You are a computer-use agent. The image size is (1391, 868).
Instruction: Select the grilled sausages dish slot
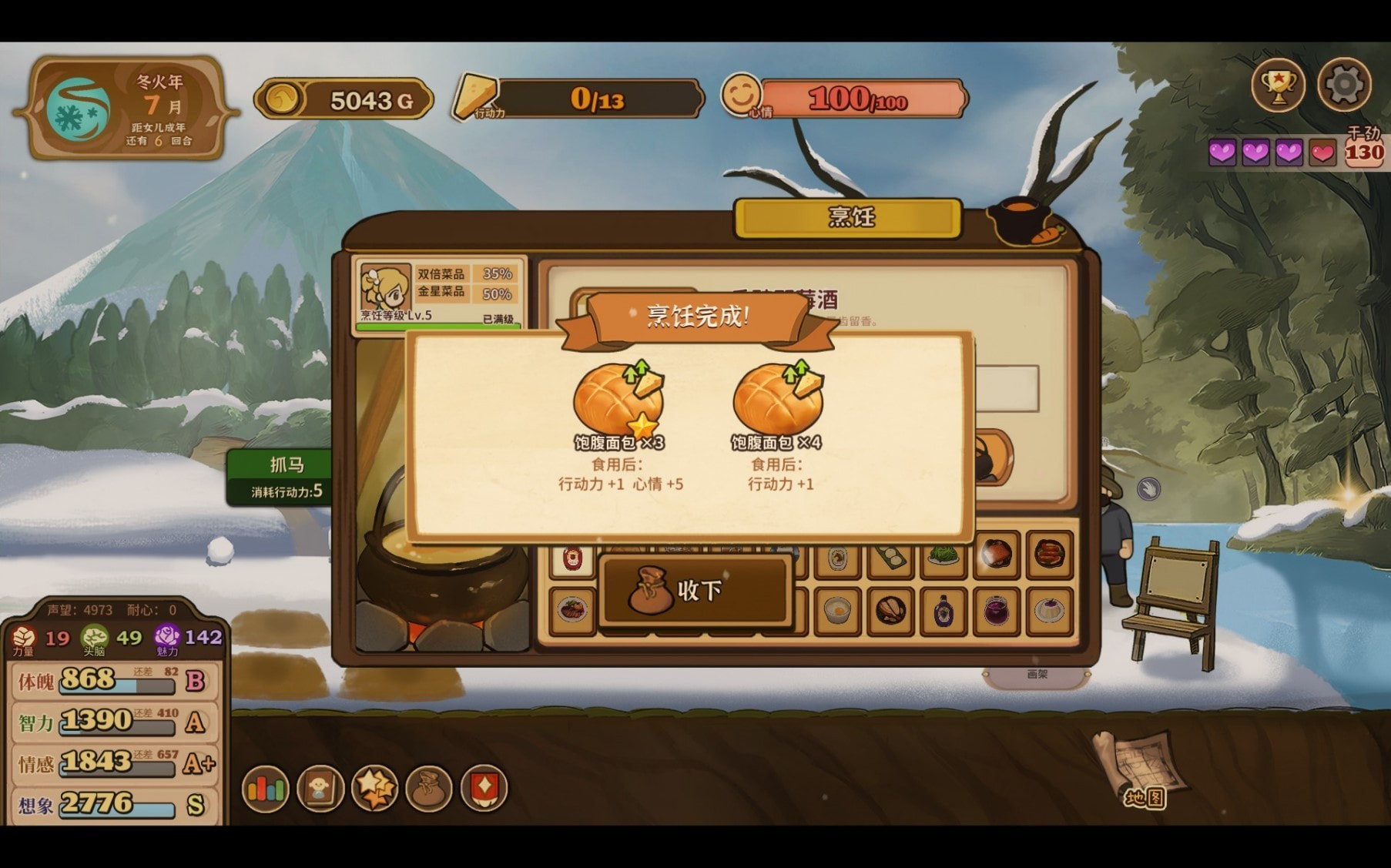tap(1049, 555)
